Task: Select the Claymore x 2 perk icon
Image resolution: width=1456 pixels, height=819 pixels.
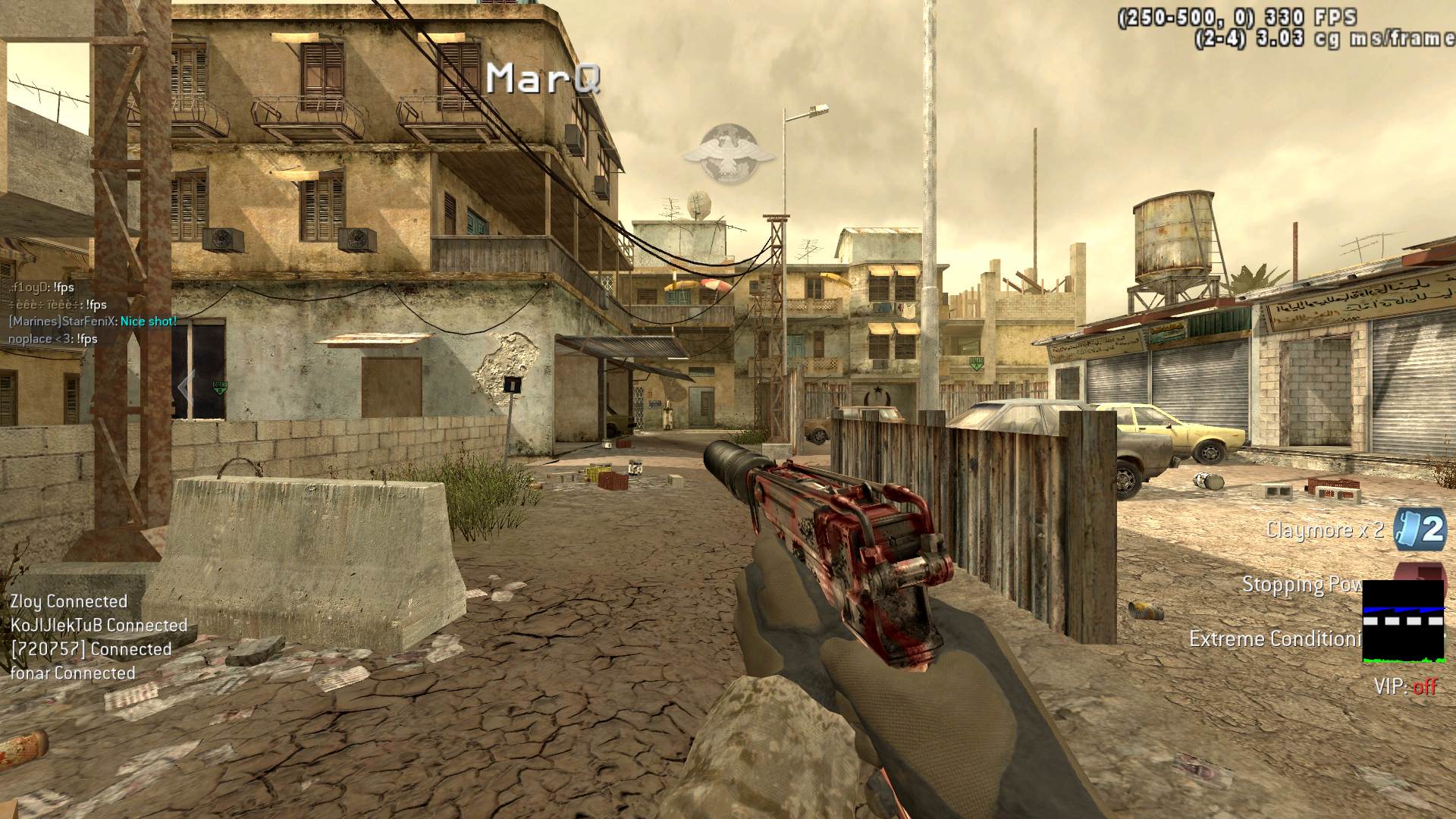Action: coord(1420,529)
